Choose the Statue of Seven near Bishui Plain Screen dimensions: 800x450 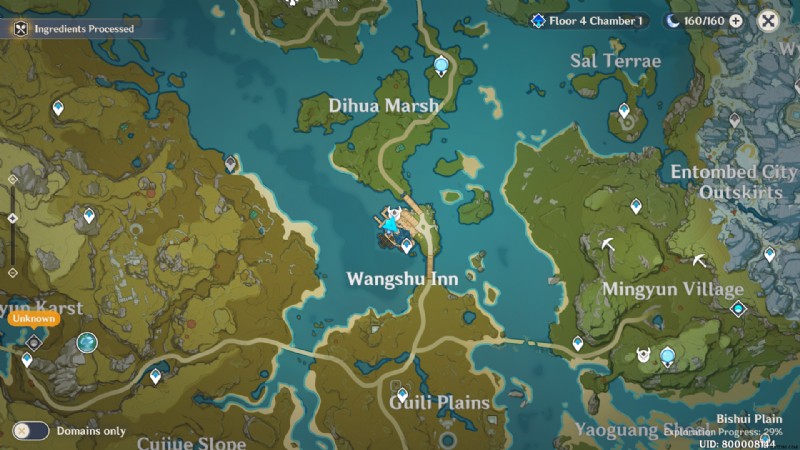pyautogui.click(x=667, y=352)
